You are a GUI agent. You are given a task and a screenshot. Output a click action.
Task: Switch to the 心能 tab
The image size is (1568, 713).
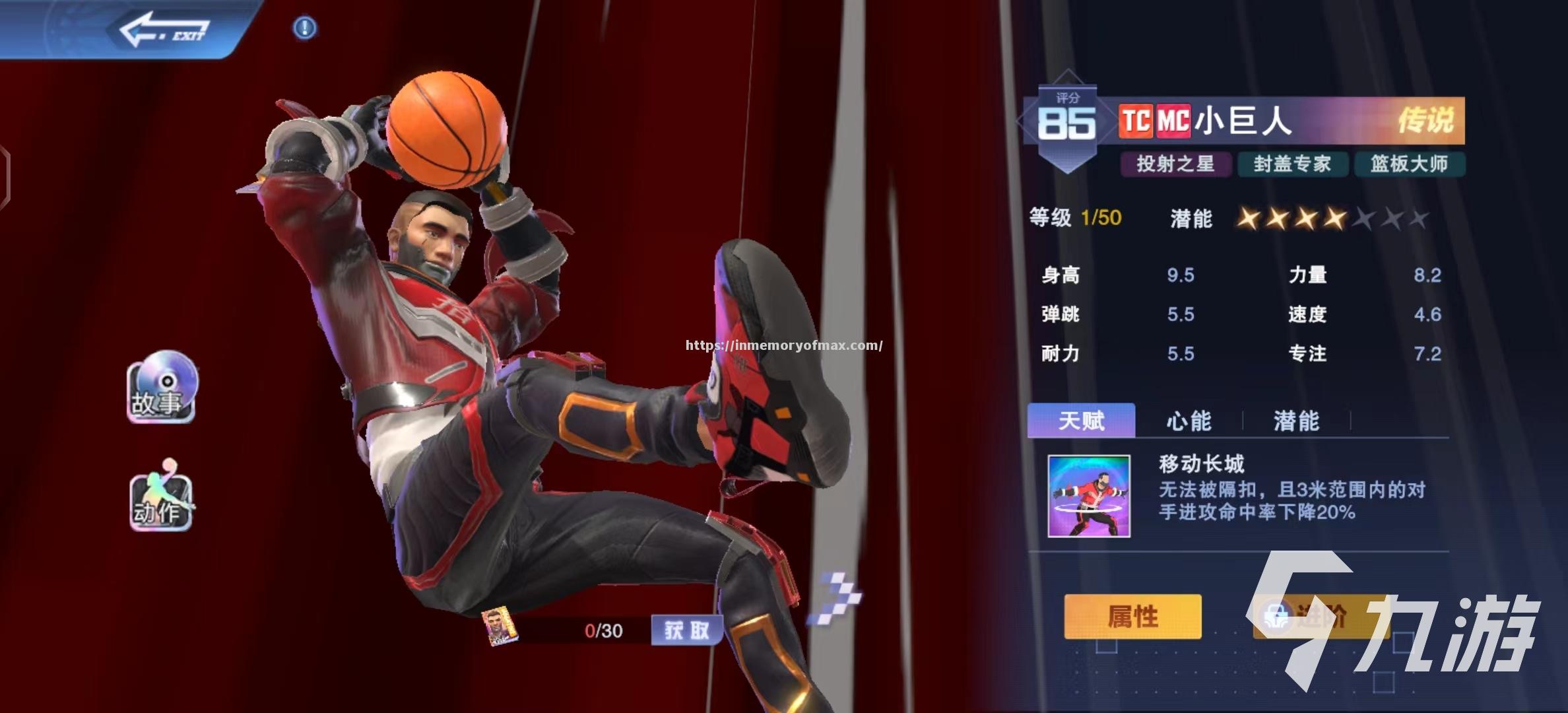(1189, 421)
